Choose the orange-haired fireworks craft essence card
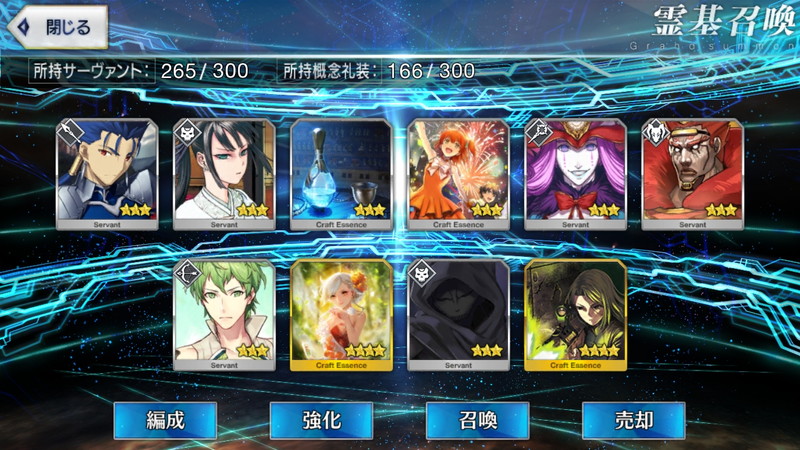This screenshot has height=450, width=800. point(458,174)
